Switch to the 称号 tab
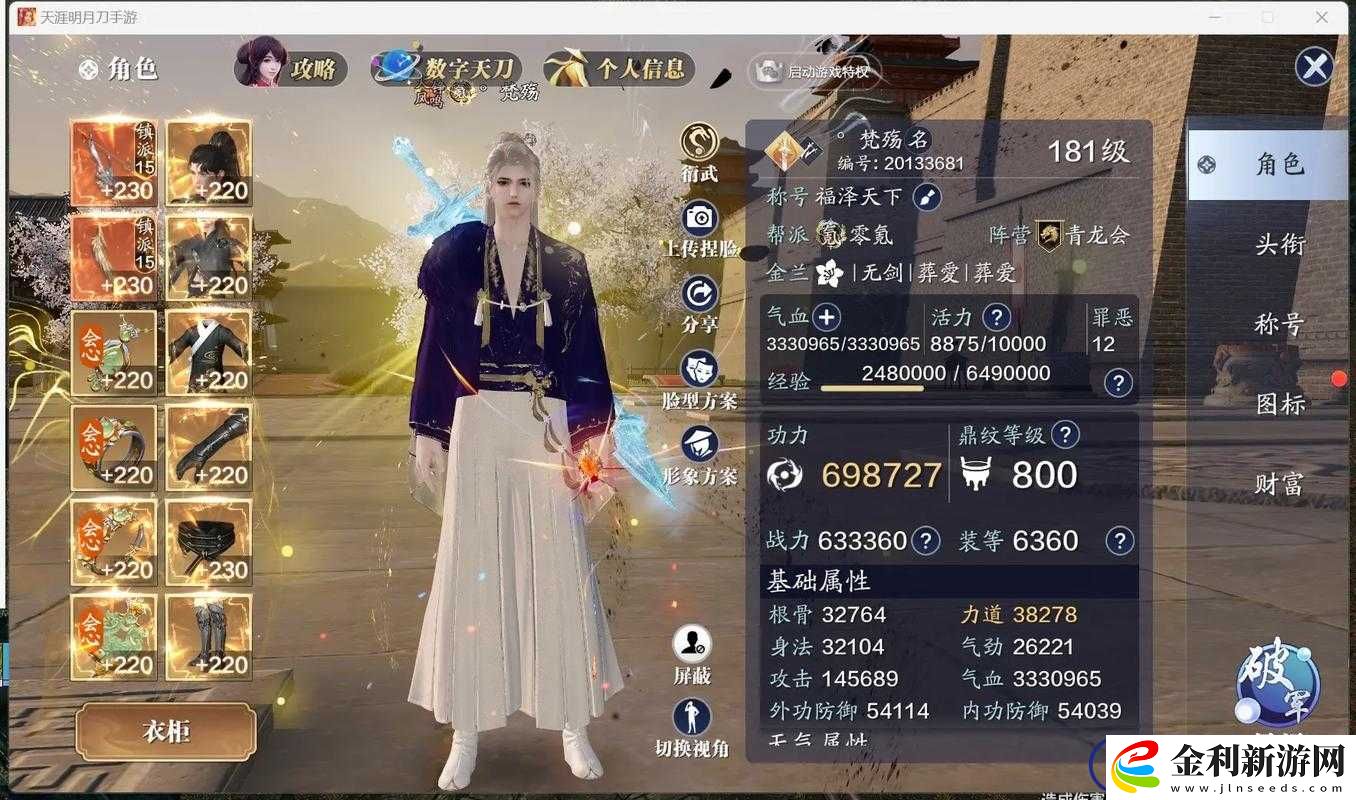Screen dimensions: 1356x800 [1281, 323]
